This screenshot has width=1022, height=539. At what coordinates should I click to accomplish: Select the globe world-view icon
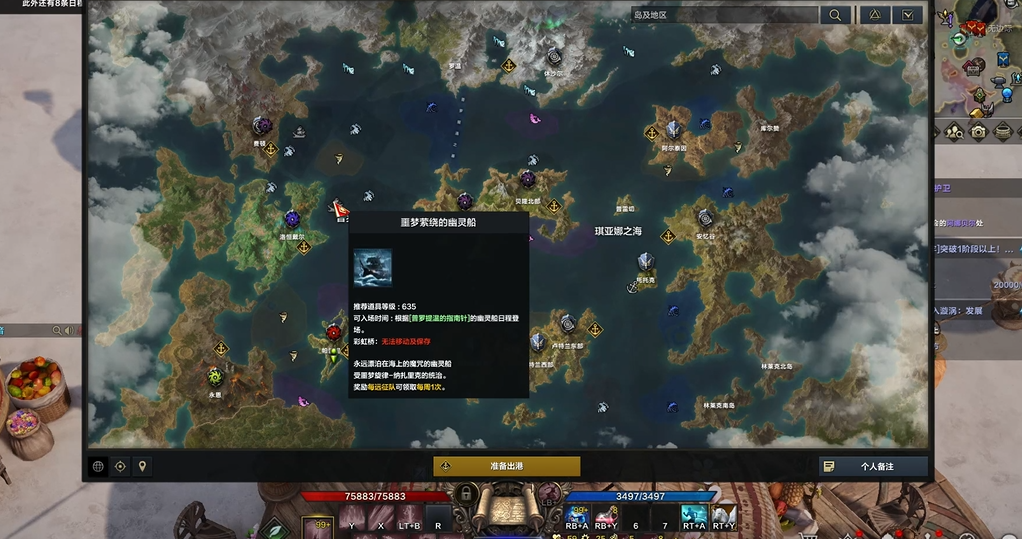(98, 466)
